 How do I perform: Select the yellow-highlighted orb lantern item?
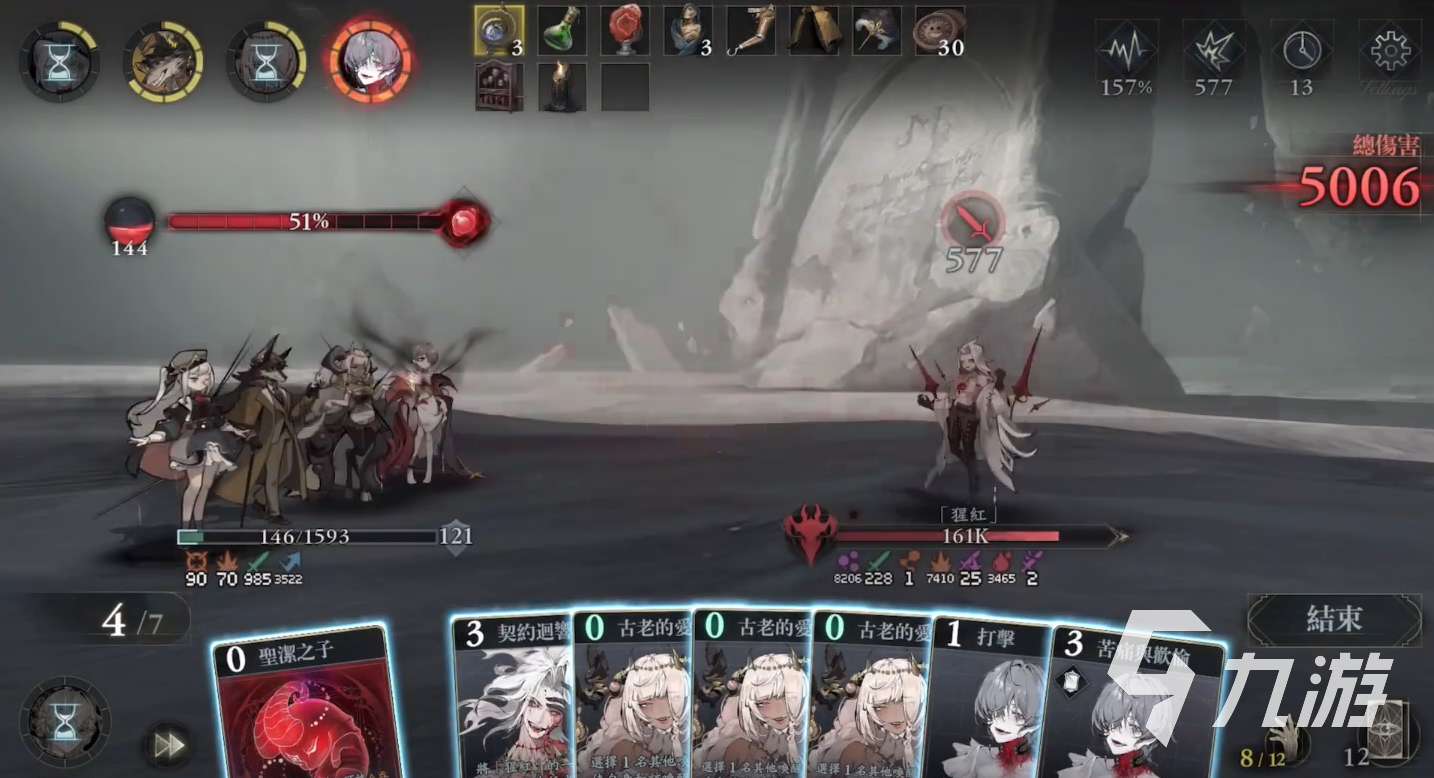[498, 31]
